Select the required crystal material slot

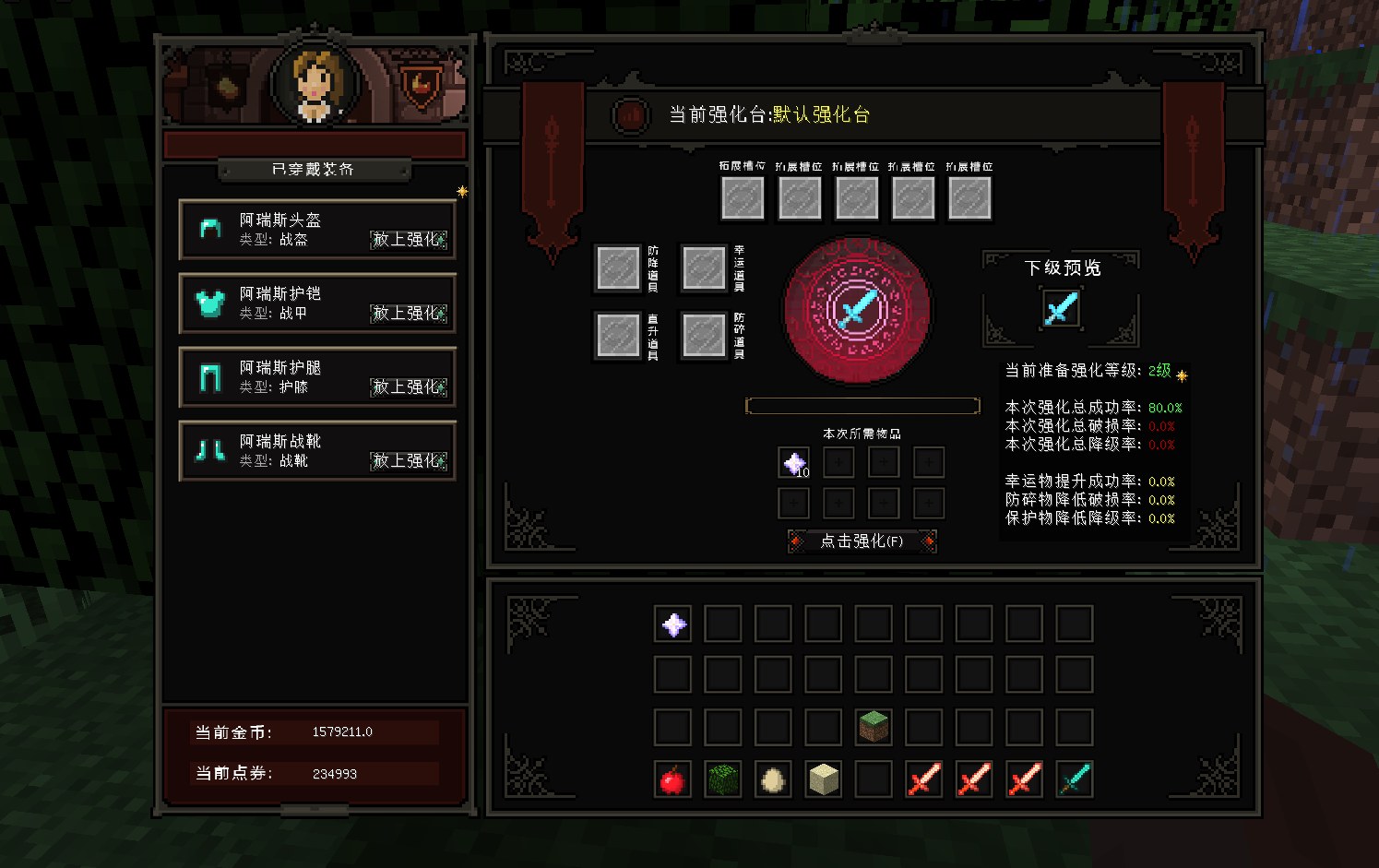pyautogui.click(x=794, y=463)
